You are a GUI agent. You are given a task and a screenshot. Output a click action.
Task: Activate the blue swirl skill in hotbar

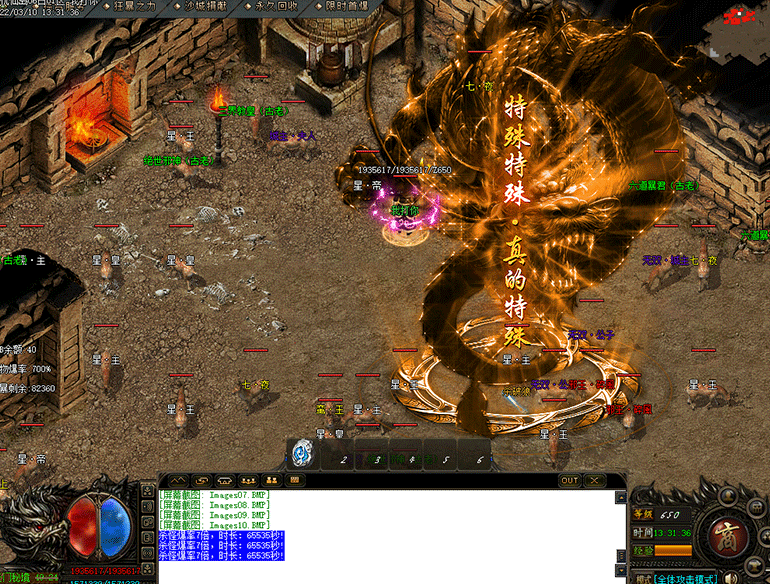tap(301, 454)
